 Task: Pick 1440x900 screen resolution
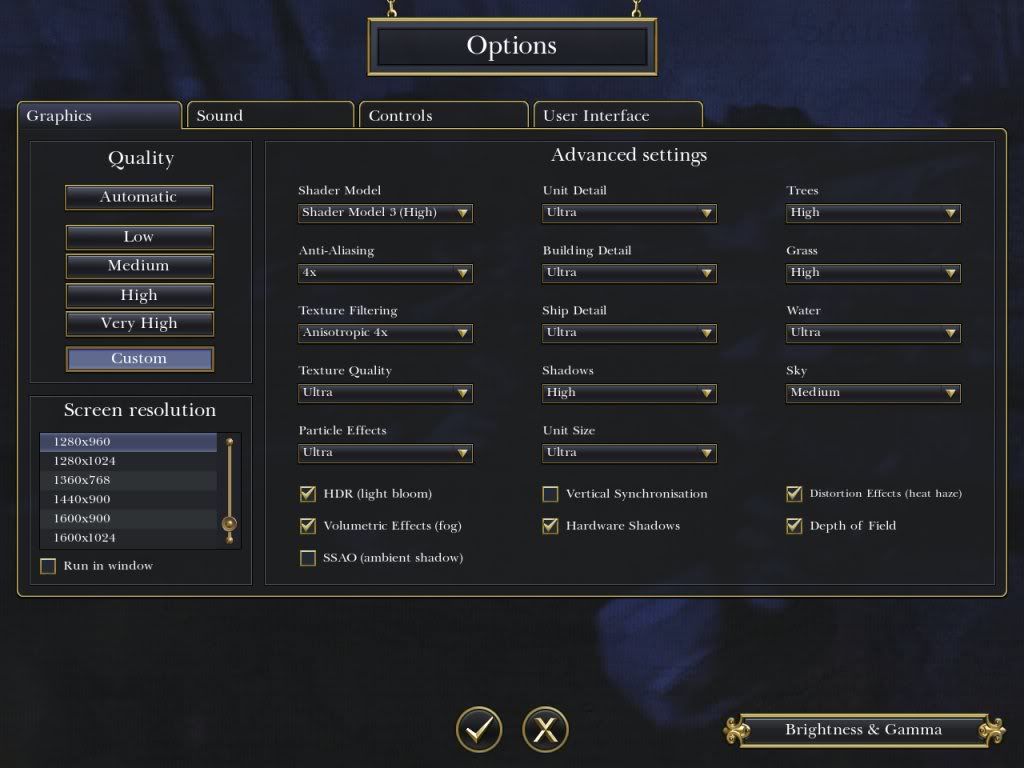[x=128, y=499]
